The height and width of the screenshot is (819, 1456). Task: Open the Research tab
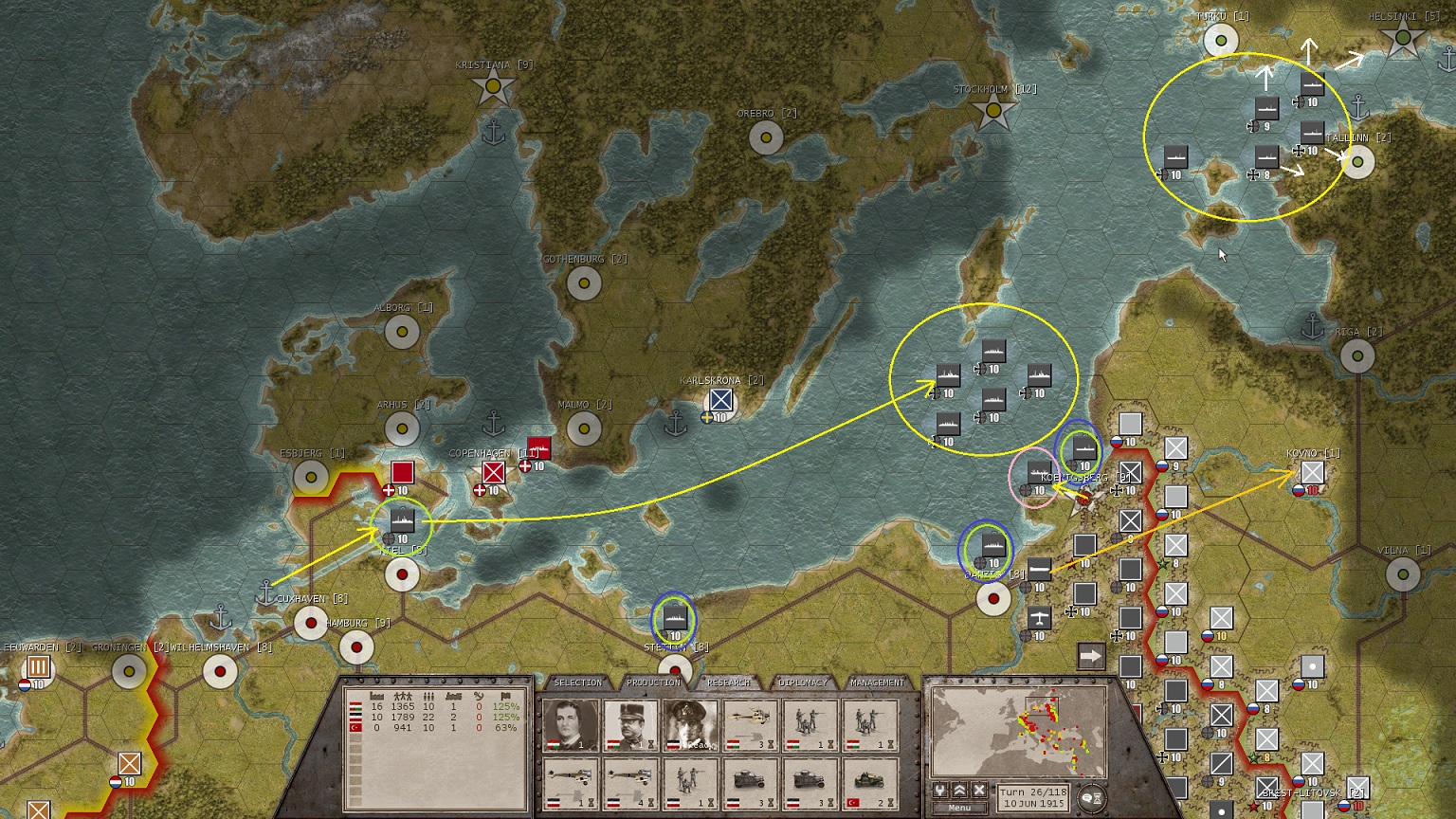pos(728,682)
